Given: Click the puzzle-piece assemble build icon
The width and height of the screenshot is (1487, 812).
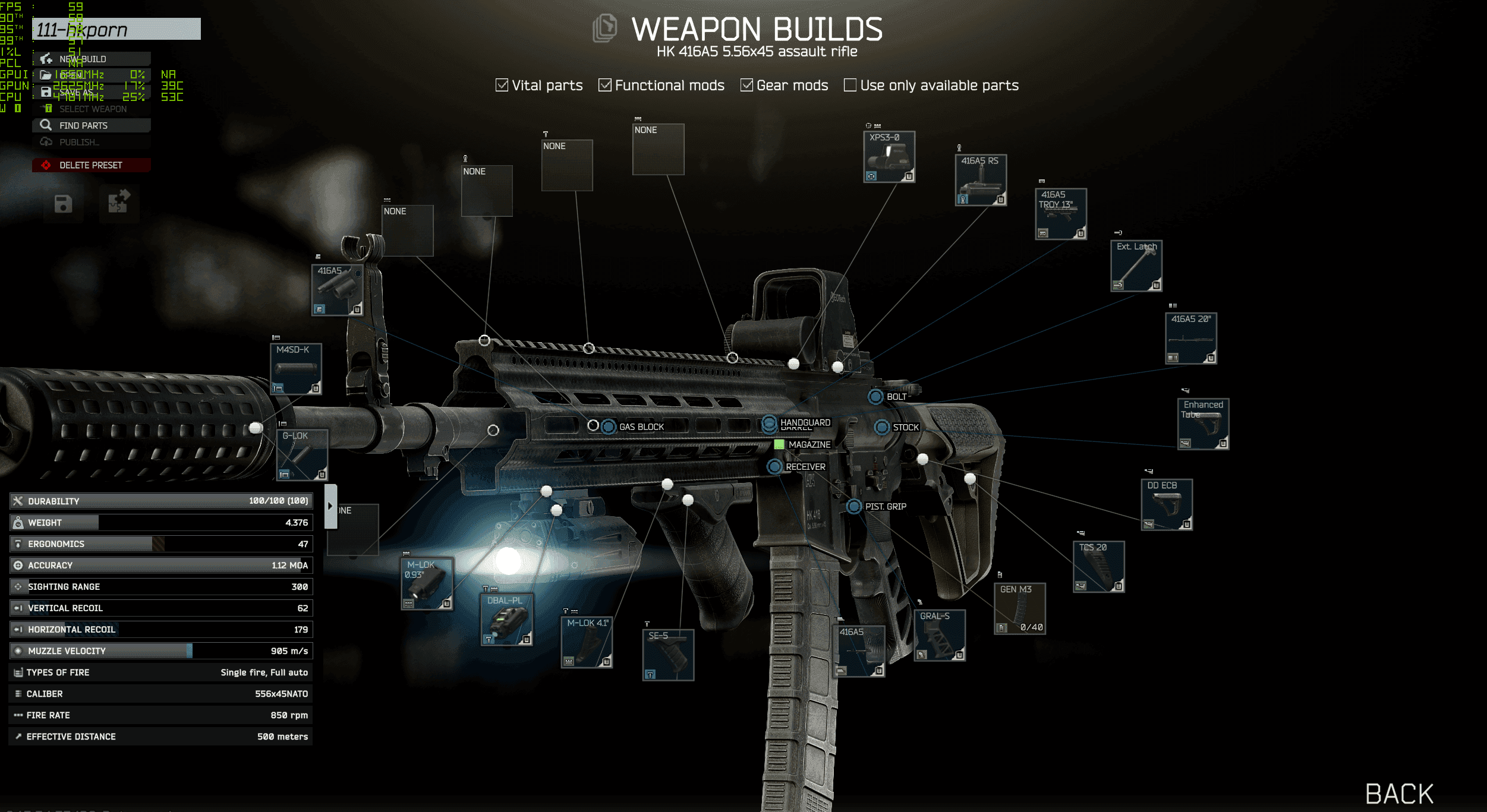Looking at the screenshot, I should [x=119, y=204].
